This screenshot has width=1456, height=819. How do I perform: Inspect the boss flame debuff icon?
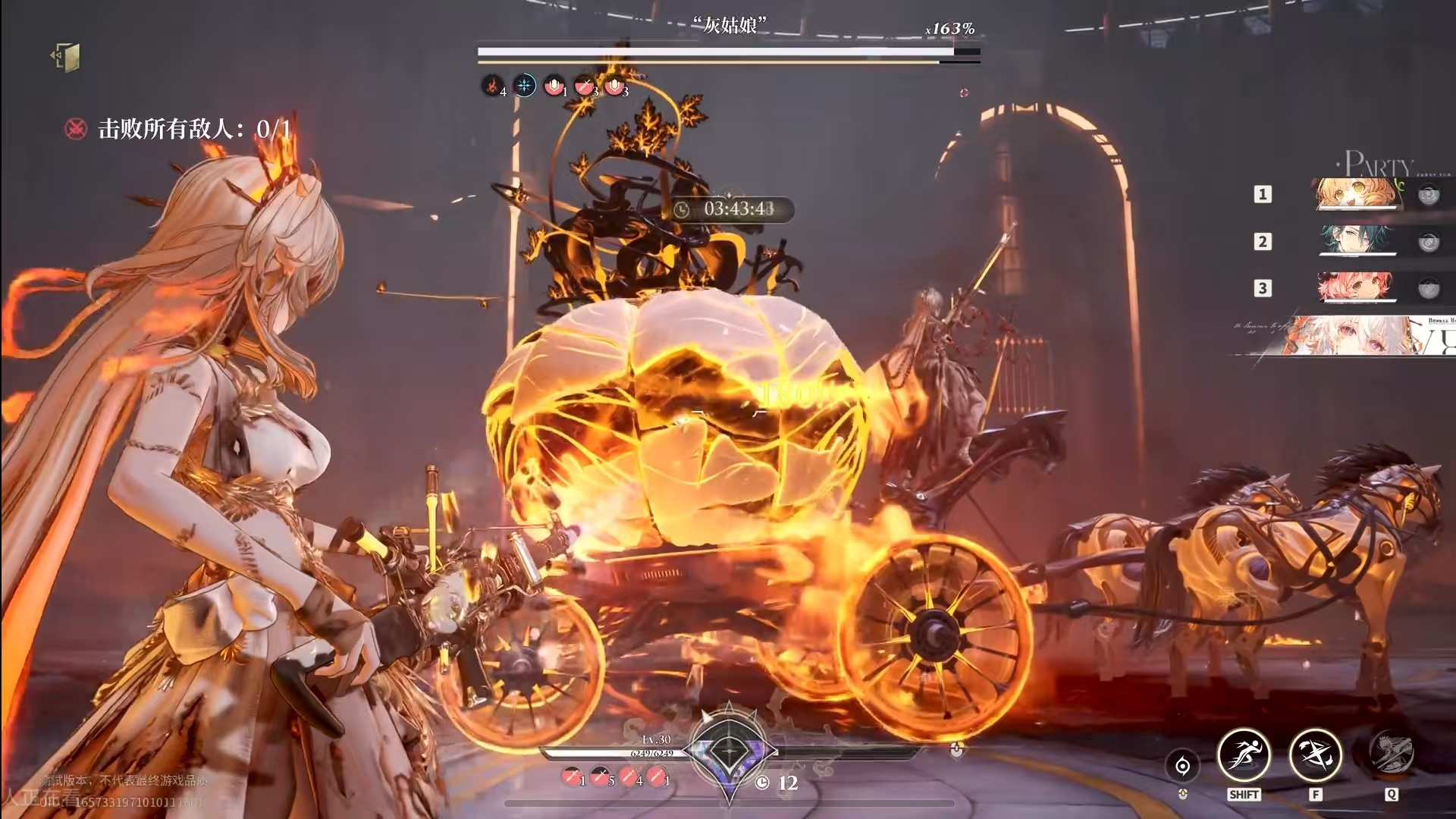(x=492, y=86)
